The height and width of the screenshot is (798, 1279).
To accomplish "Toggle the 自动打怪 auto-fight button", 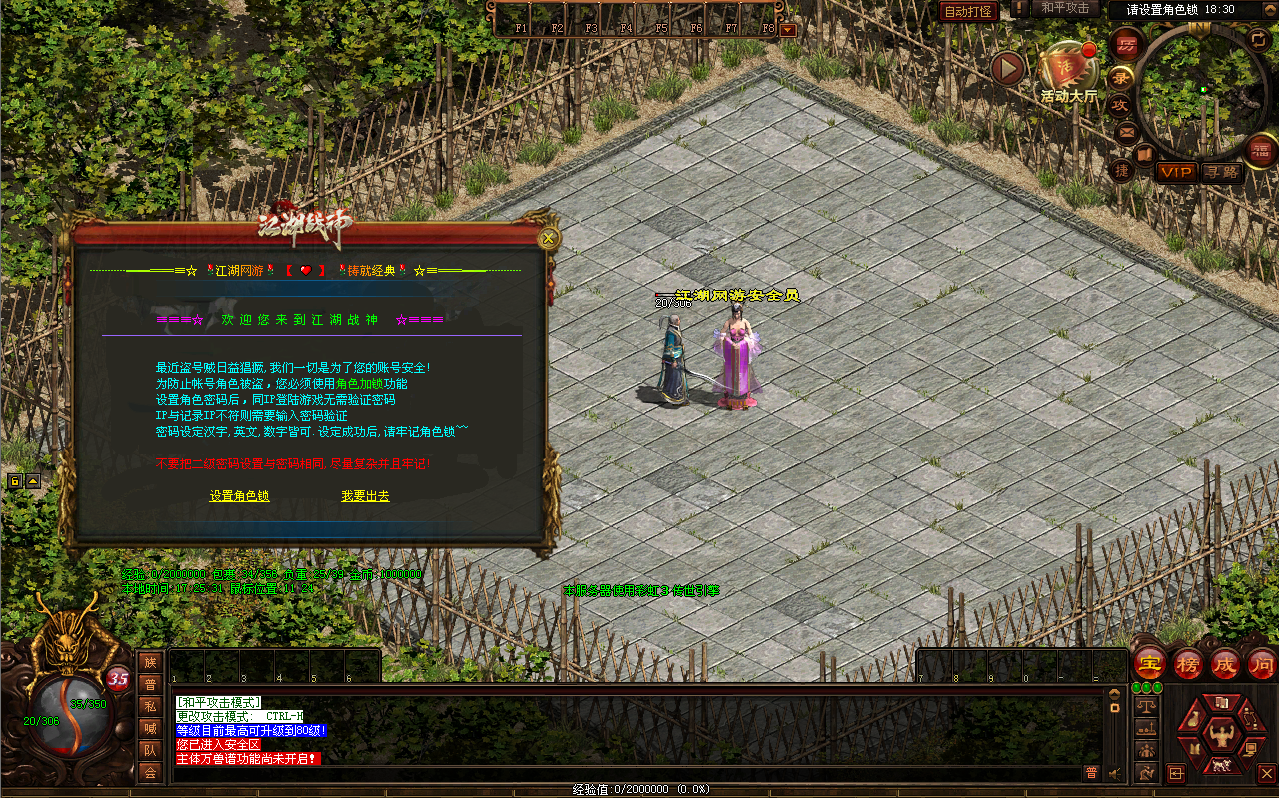I will pyautogui.click(x=968, y=11).
